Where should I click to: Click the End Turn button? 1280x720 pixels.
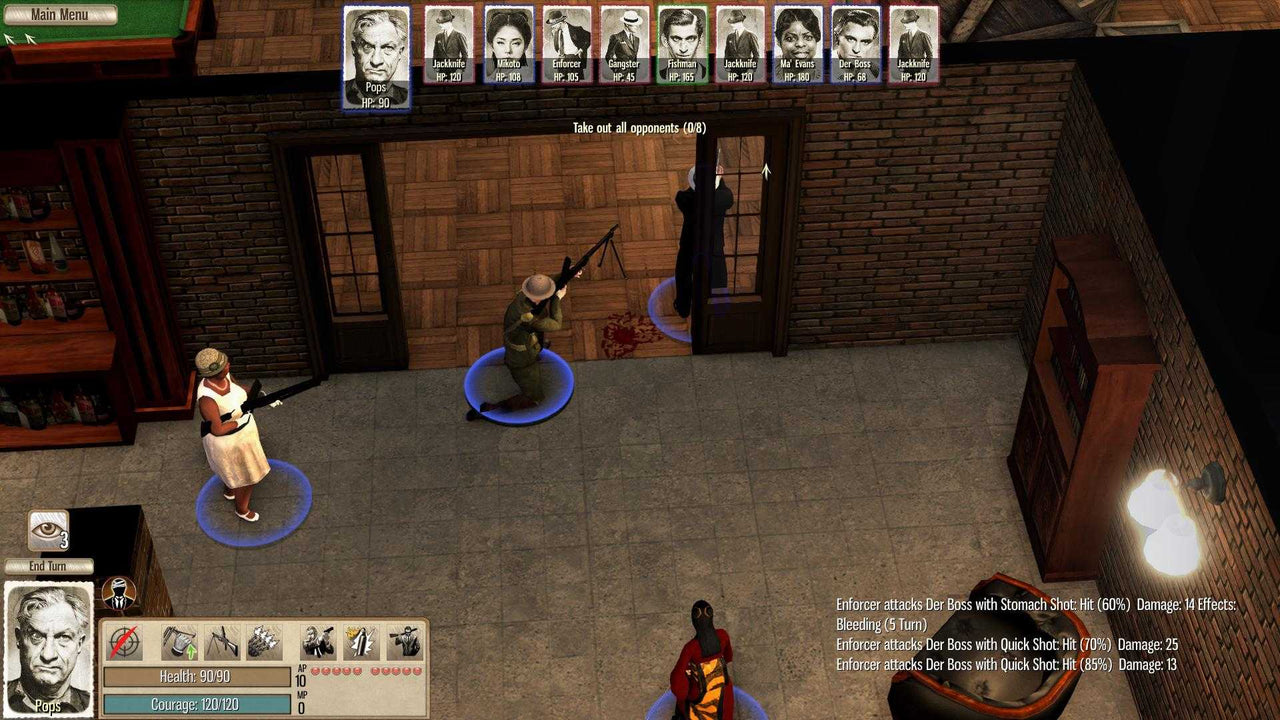pyautogui.click(x=48, y=566)
